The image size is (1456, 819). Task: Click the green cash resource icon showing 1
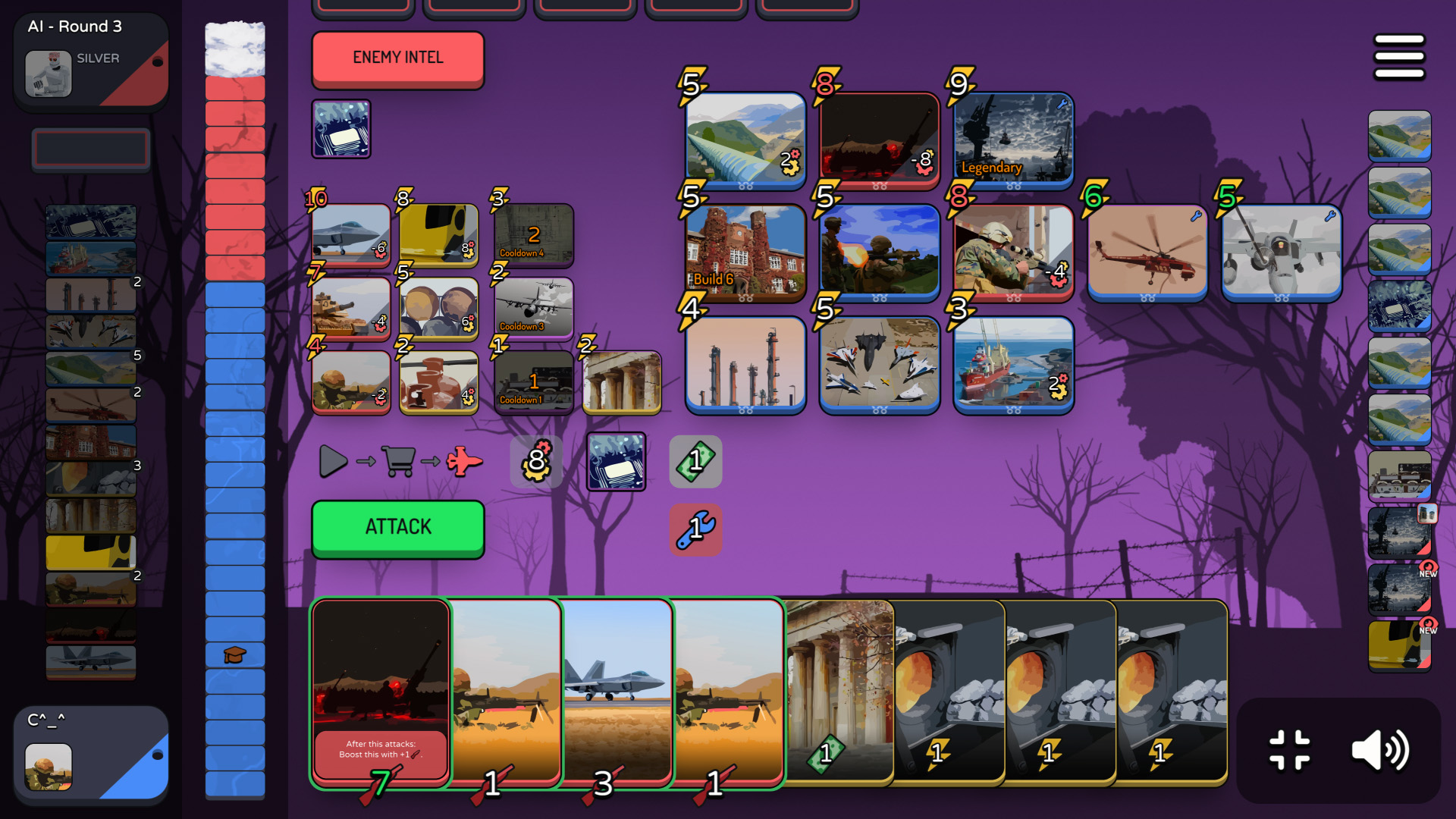695,461
